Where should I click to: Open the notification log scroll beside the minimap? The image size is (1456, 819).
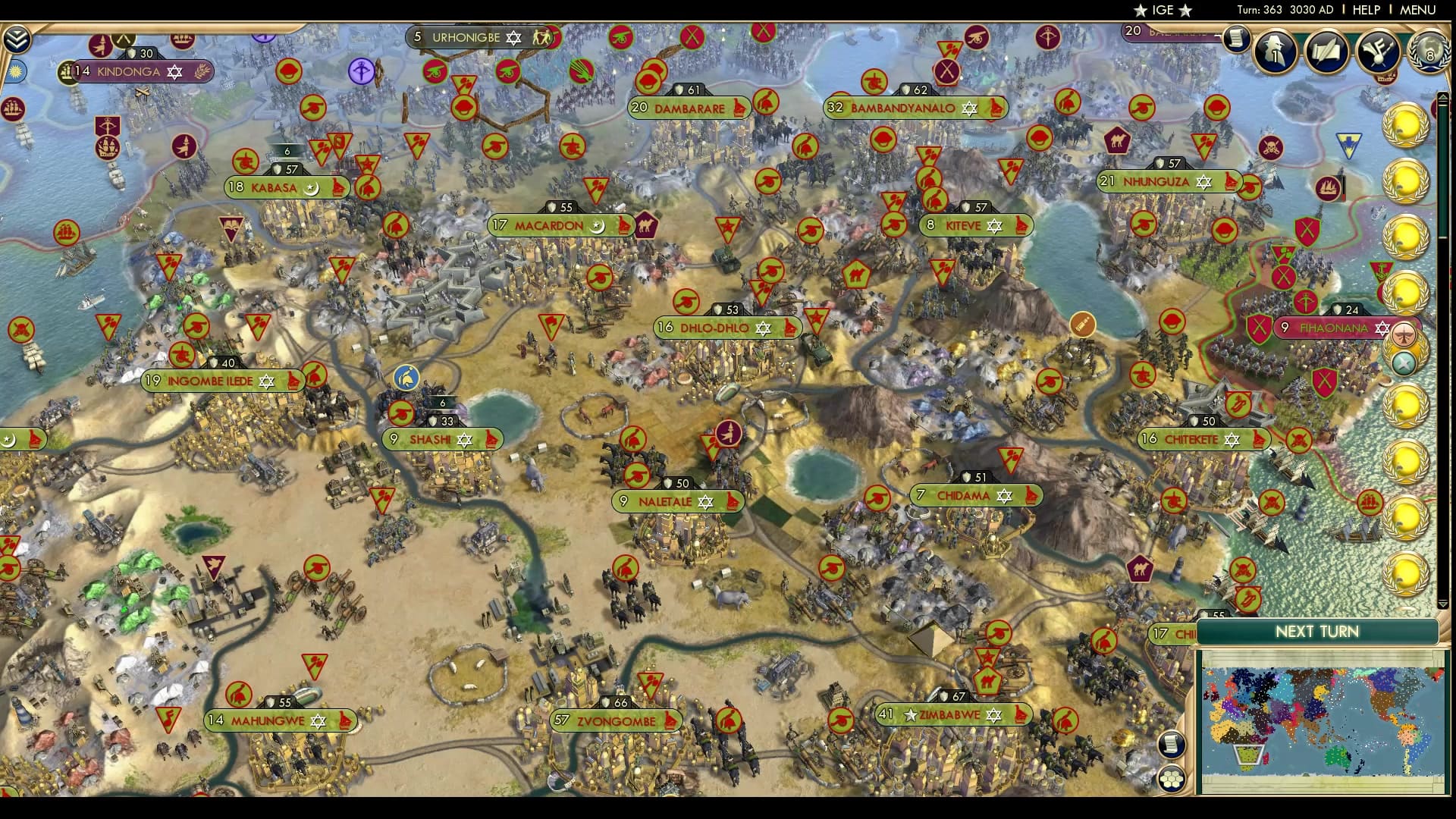1170,745
